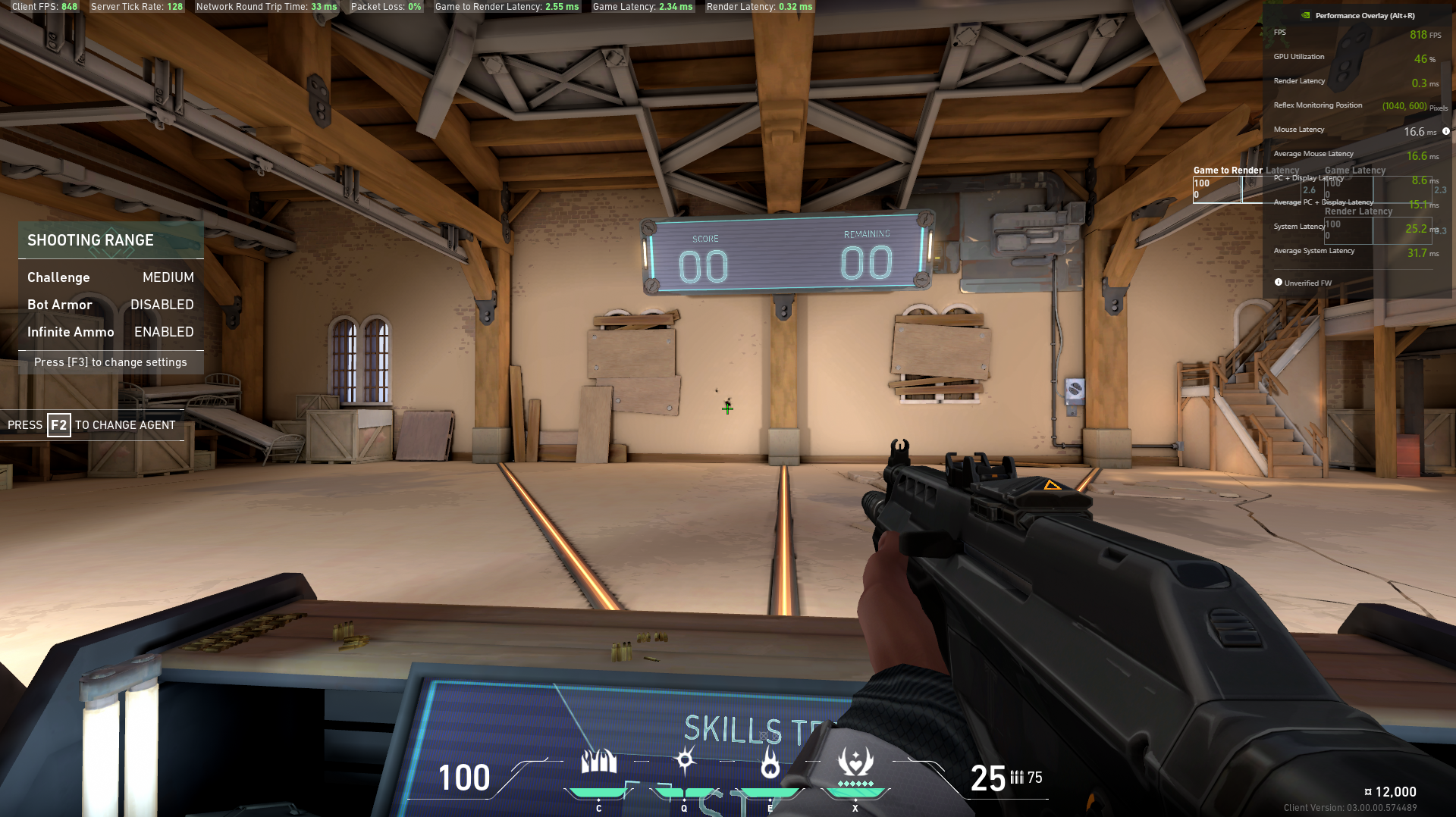The height and width of the screenshot is (817, 1456).
Task: Activate Phoenix's Blaze wall ability
Action: coord(598,762)
